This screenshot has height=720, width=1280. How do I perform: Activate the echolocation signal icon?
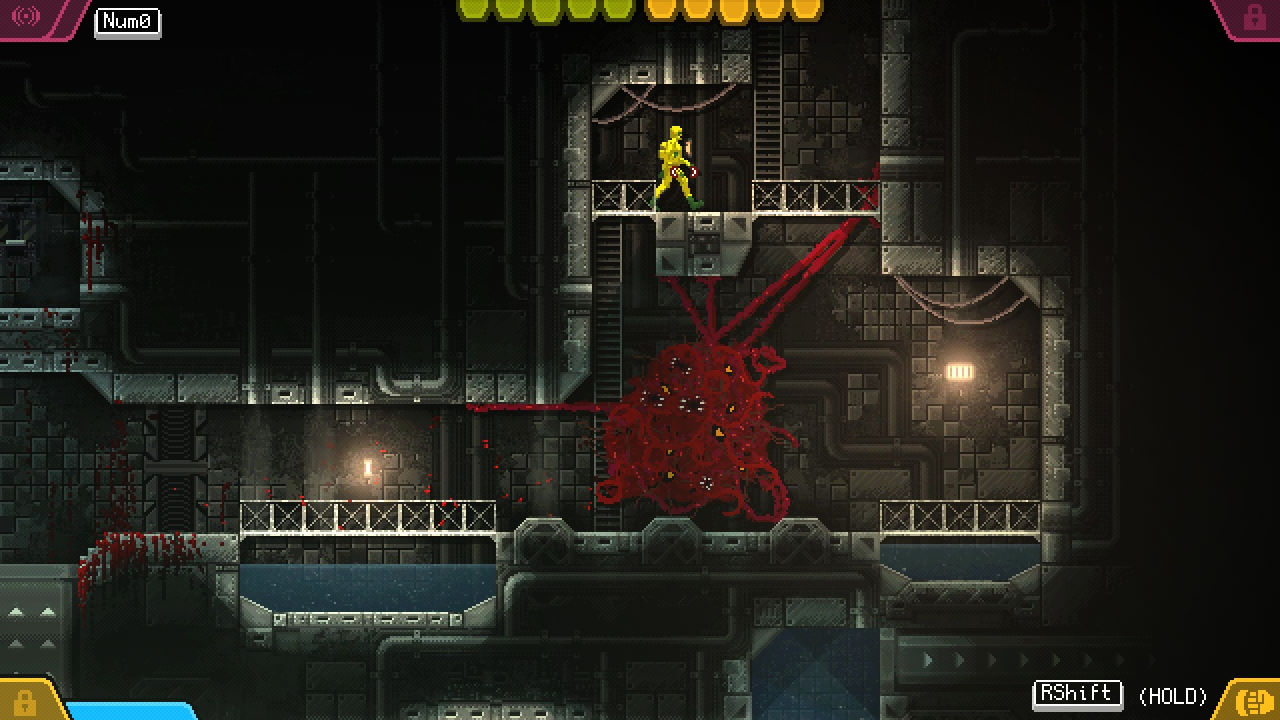pyautogui.click(x=26, y=16)
